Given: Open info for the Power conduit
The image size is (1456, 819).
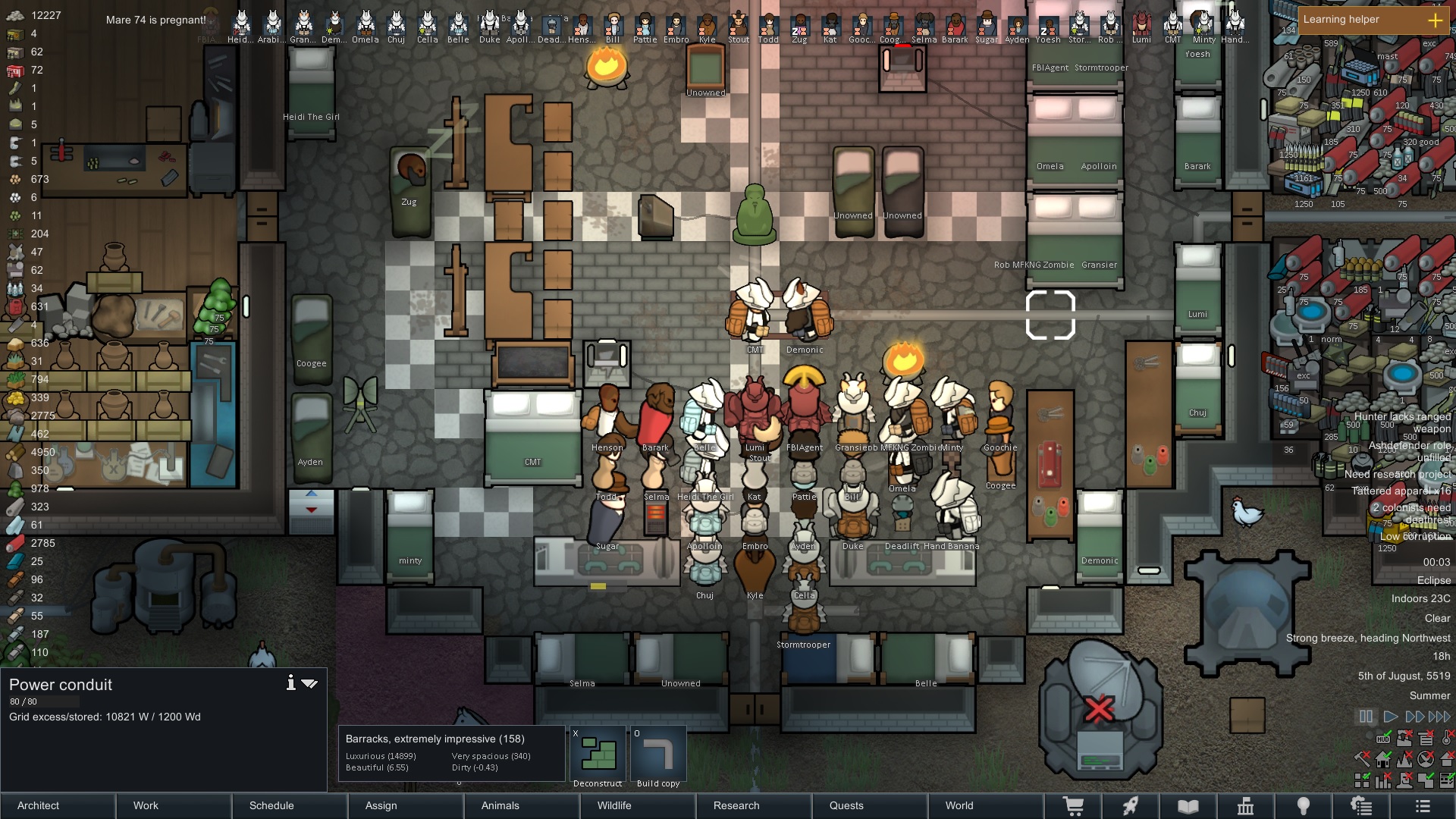Looking at the screenshot, I should [x=290, y=683].
